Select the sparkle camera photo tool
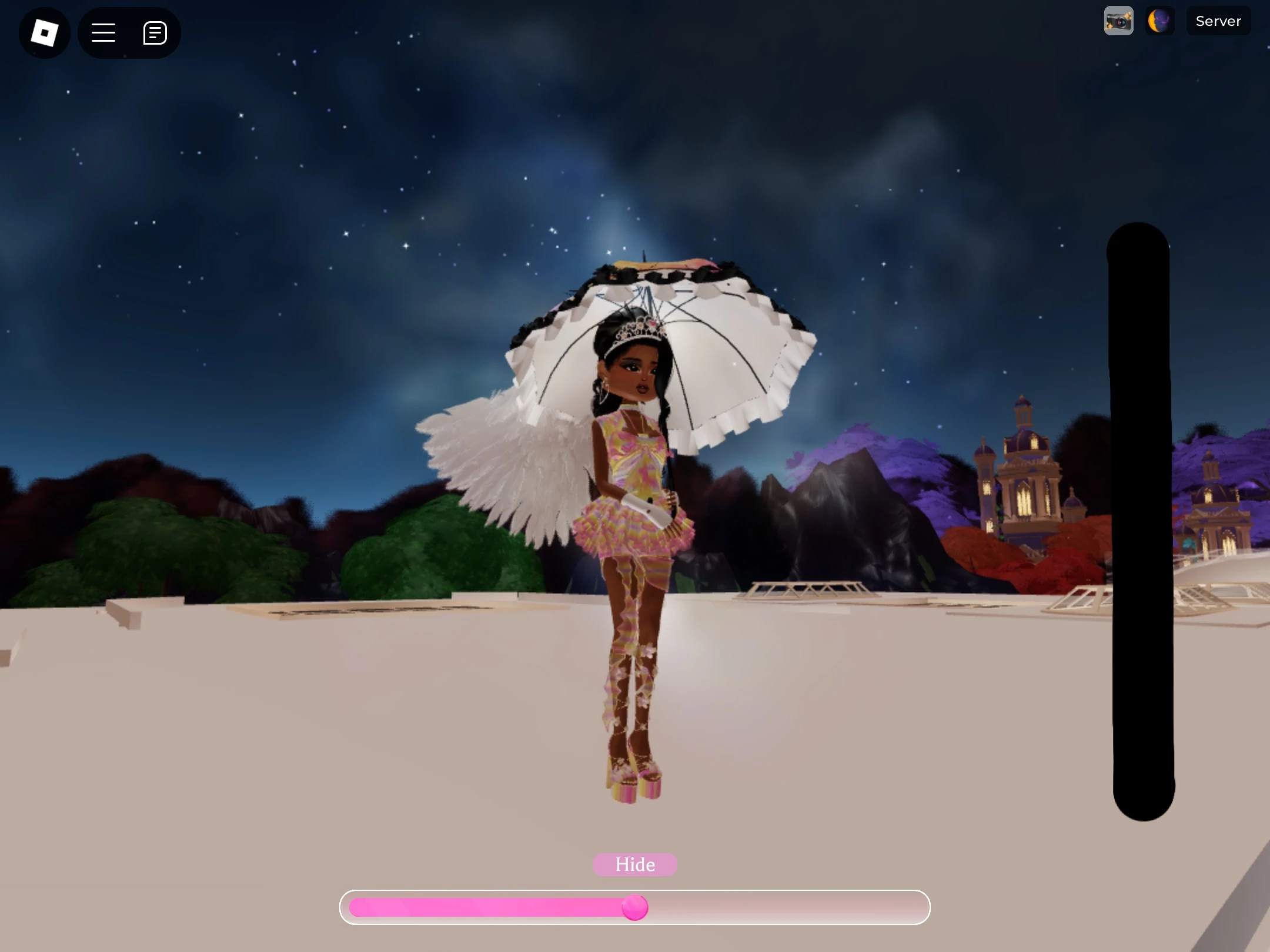 tap(1119, 21)
